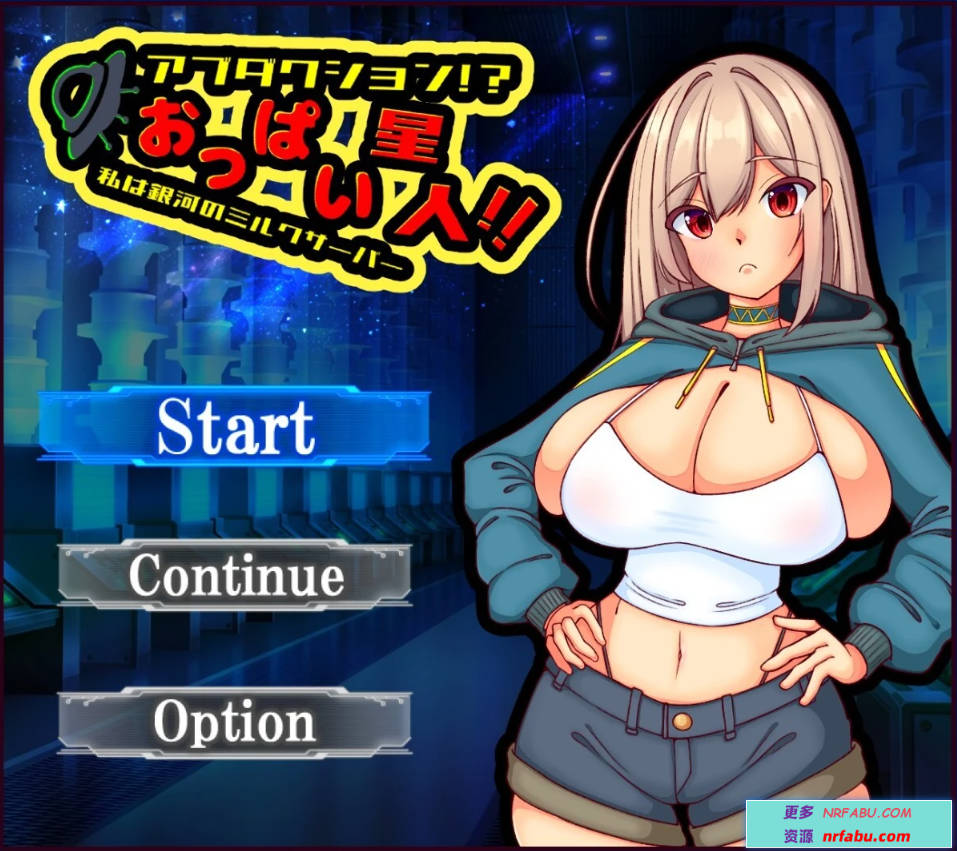This screenshot has width=957, height=851.
Task: Select Continue to load a save
Action: pyautogui.click(x=235, y=574)
